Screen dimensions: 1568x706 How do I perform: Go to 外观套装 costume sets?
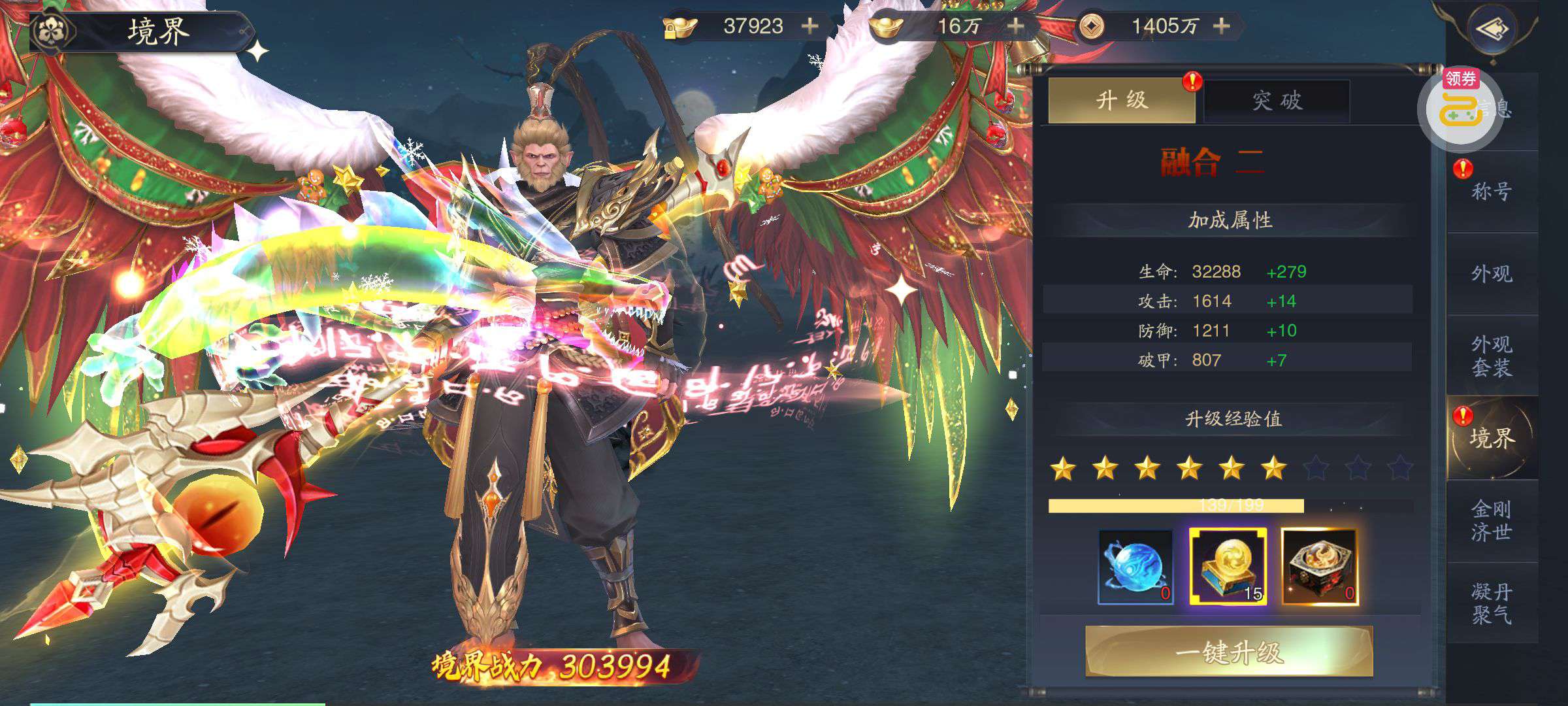[x=1492, y=356]
